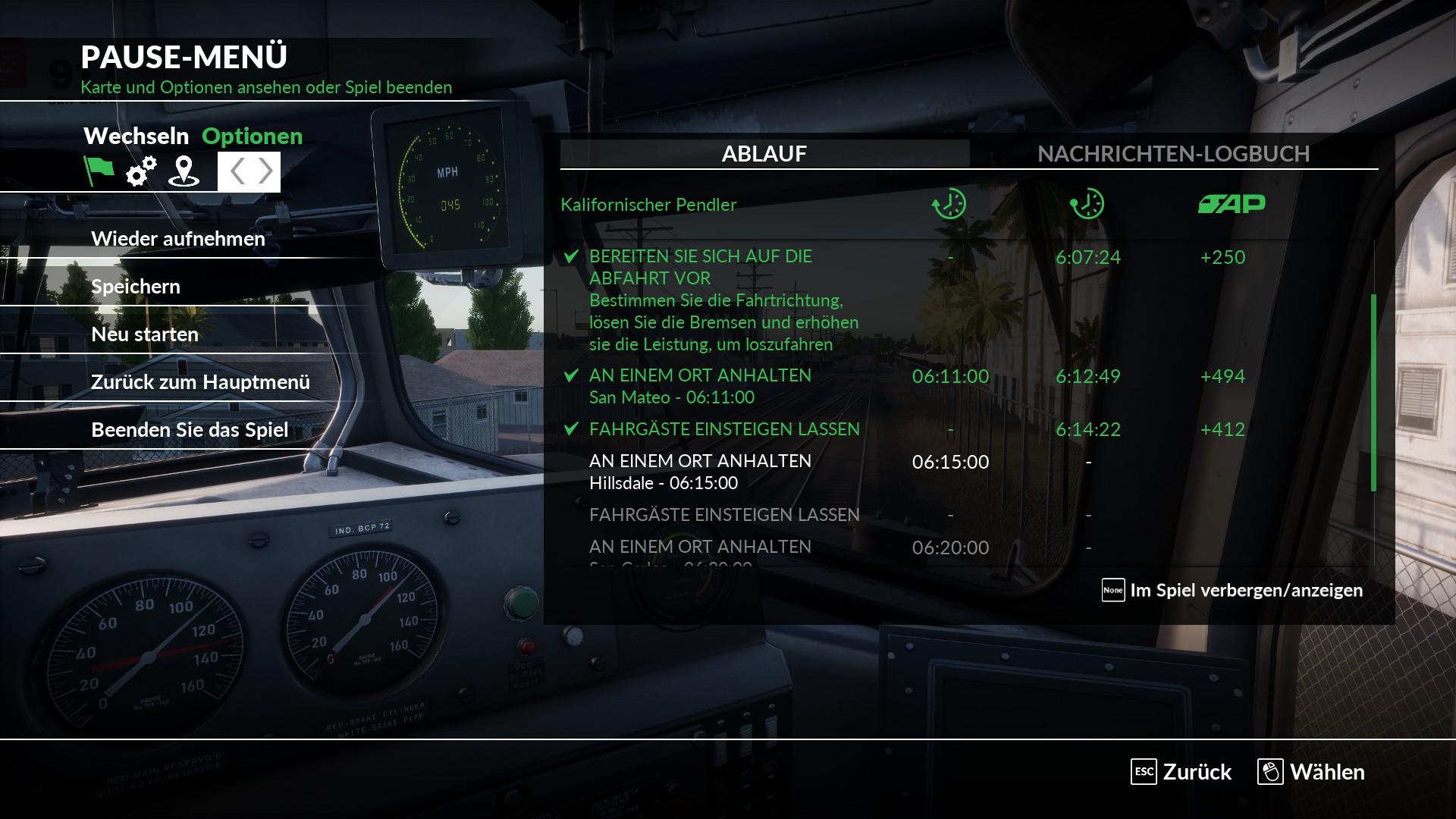
Task: Select the Speichern save option
Action: pos(136,287)
